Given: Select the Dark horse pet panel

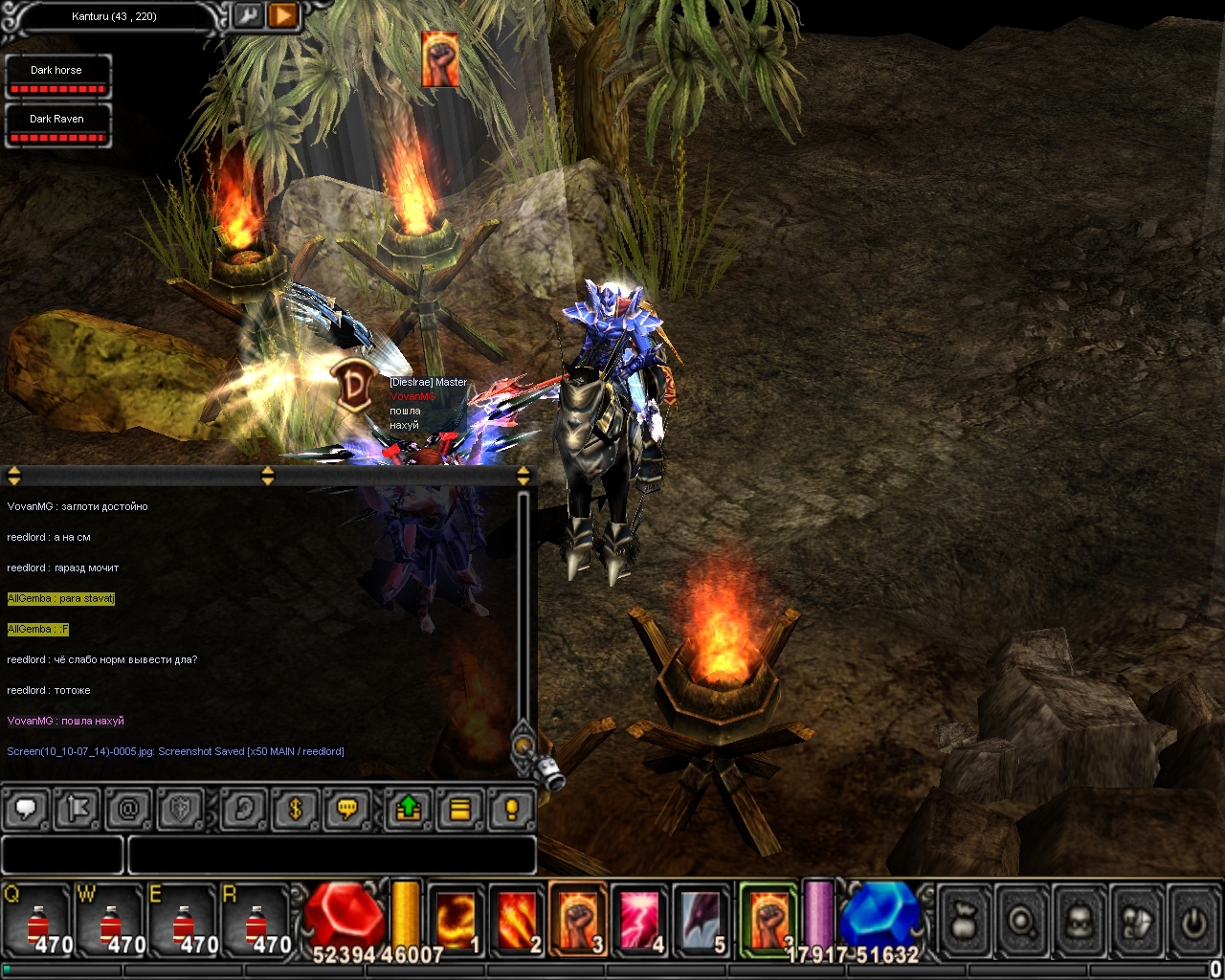Looking at the screenshot, I should coord(57,77).
